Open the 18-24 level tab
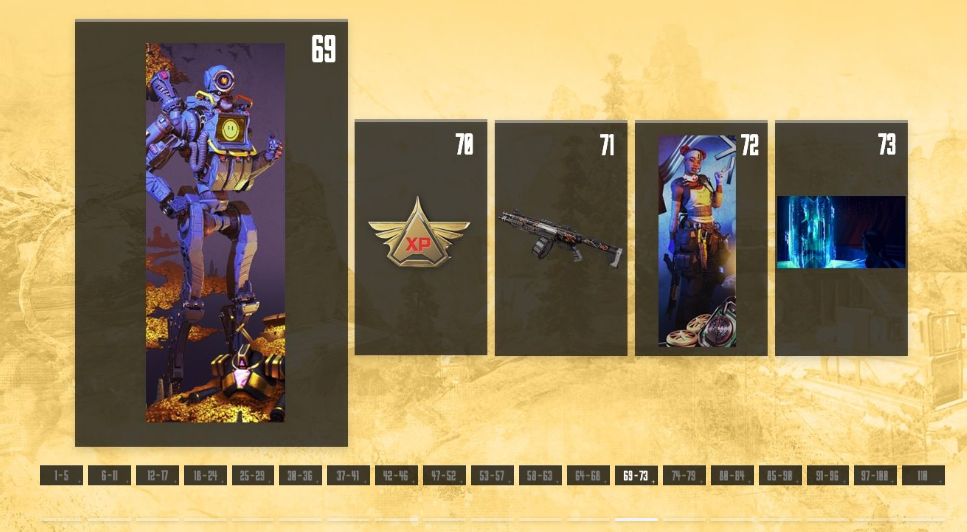 click(x=205, y=476)
